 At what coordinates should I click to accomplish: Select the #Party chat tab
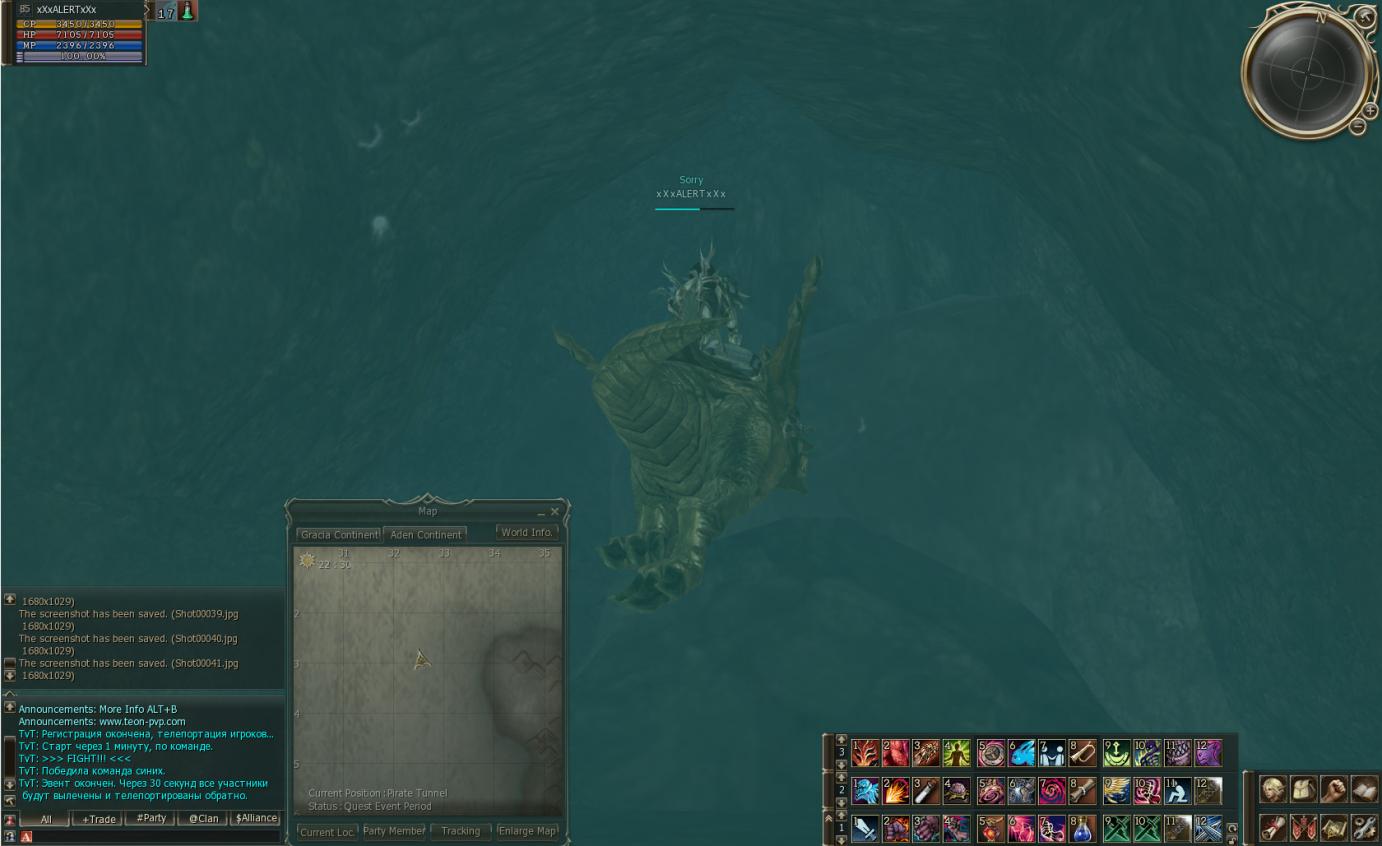pos(151,818)
